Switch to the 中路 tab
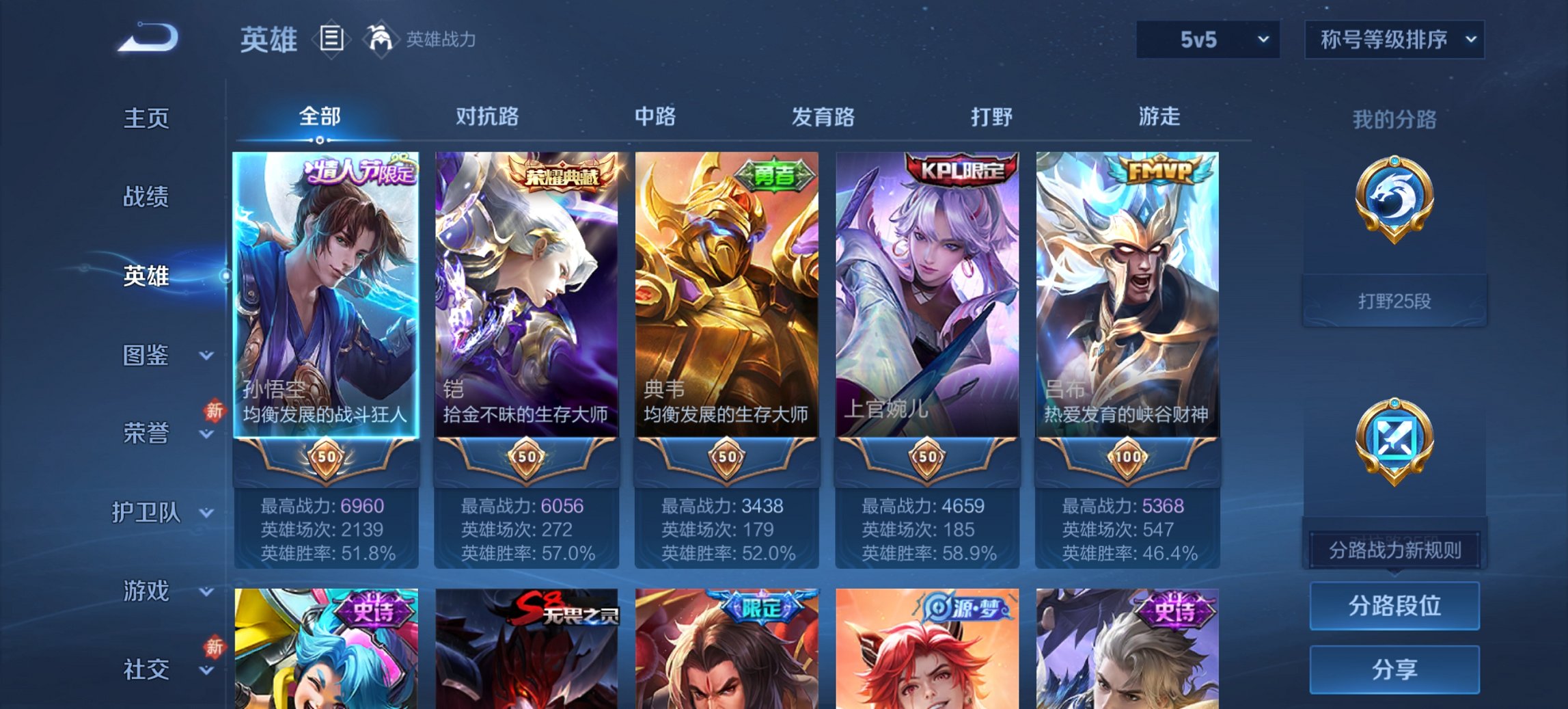The height and width of the screenshot is (709, 1568). tap(655, 117)
